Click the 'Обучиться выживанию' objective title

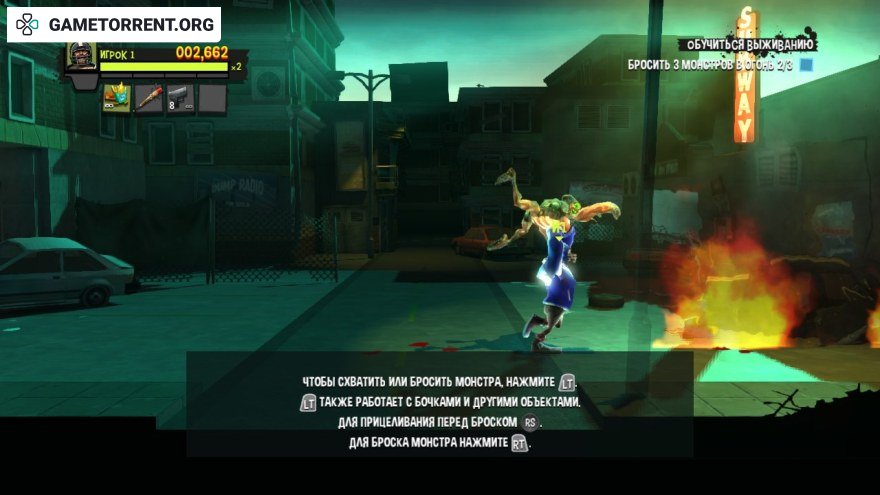750,45
